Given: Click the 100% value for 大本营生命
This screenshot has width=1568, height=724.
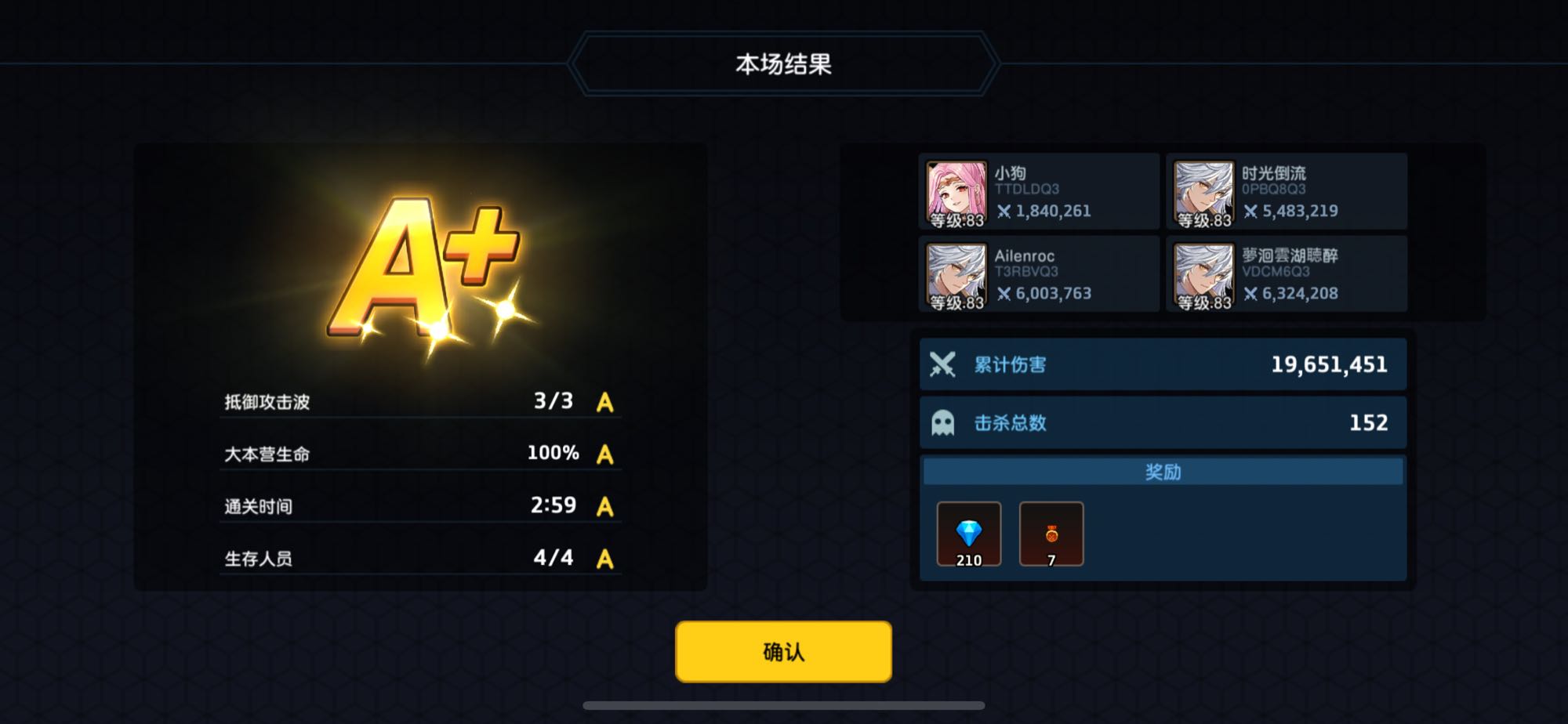Looking at the screenshot, I should 554,453.
